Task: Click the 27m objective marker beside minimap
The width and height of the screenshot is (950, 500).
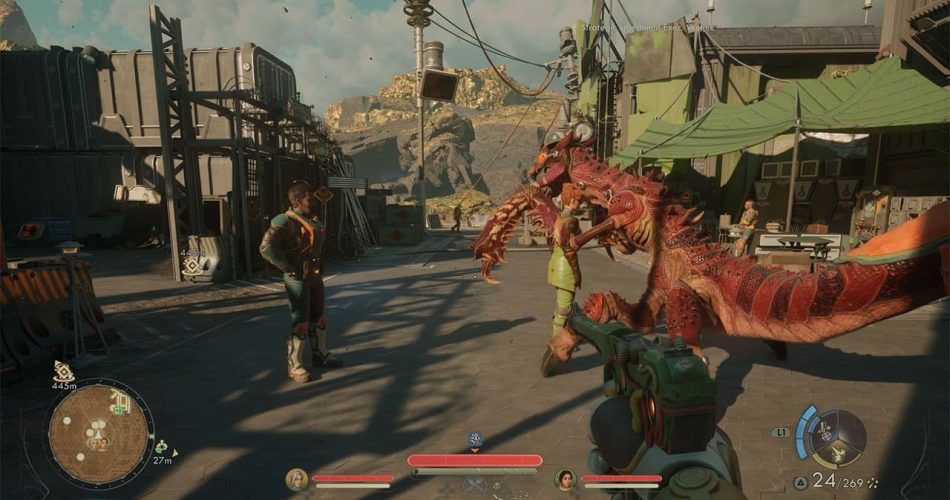Action: [x=161, y=447]
